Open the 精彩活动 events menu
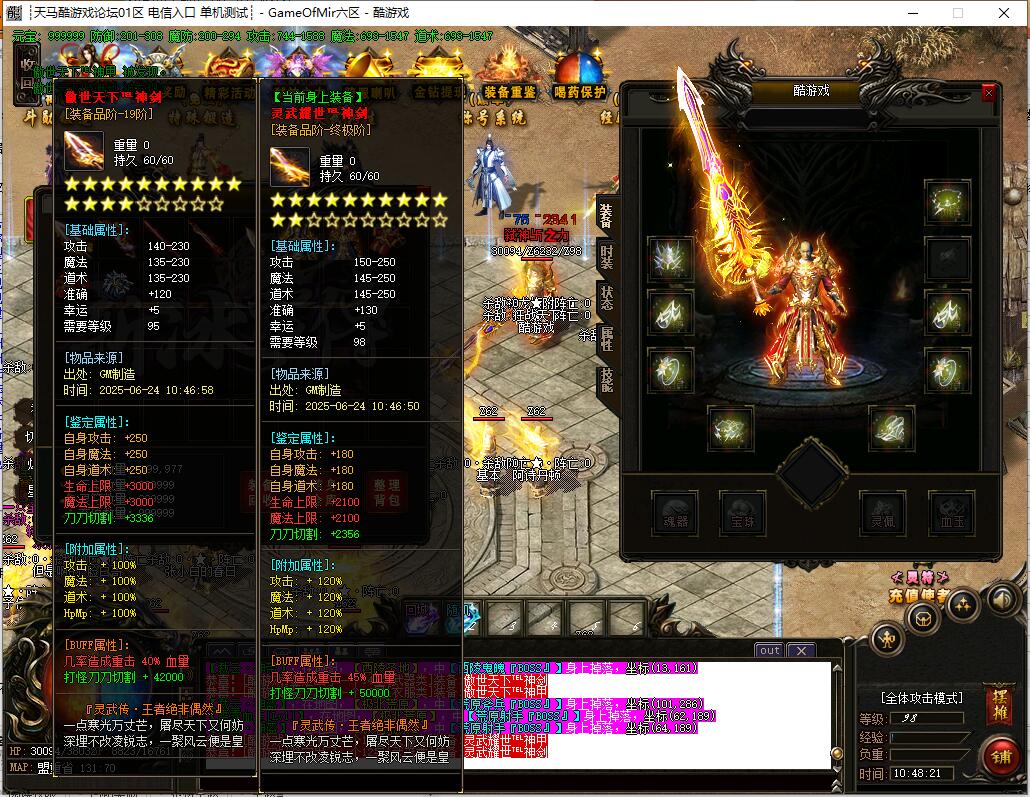 coord(230,92)
